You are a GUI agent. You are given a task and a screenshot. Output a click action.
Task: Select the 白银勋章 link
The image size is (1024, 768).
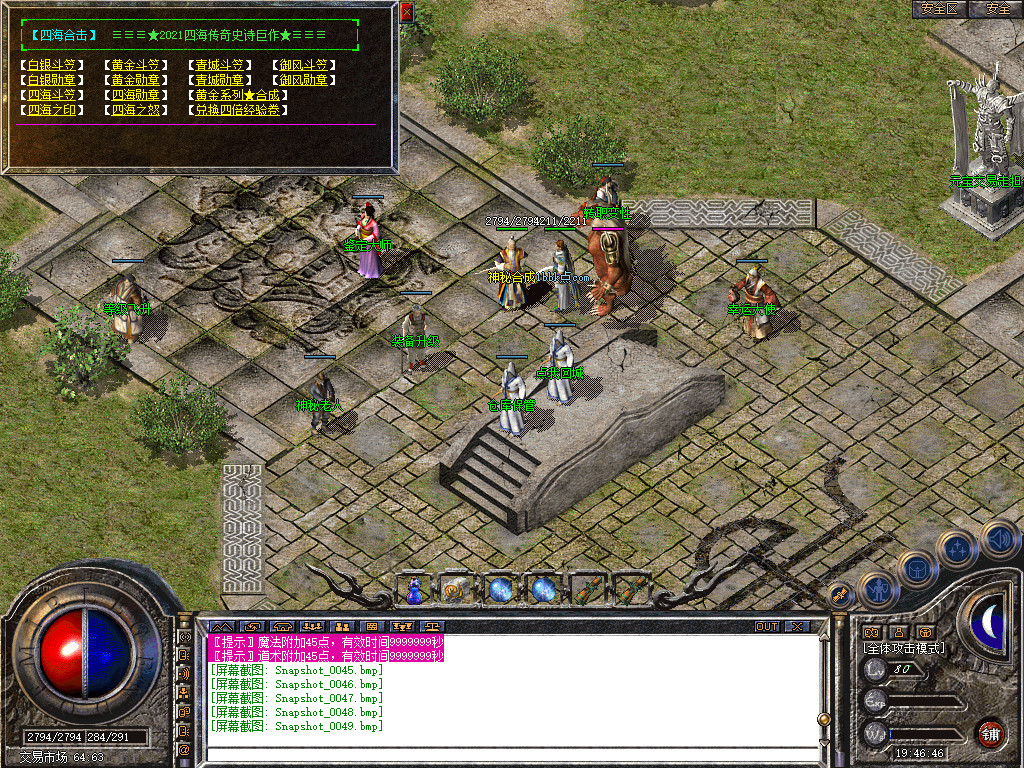coord(51,80)
